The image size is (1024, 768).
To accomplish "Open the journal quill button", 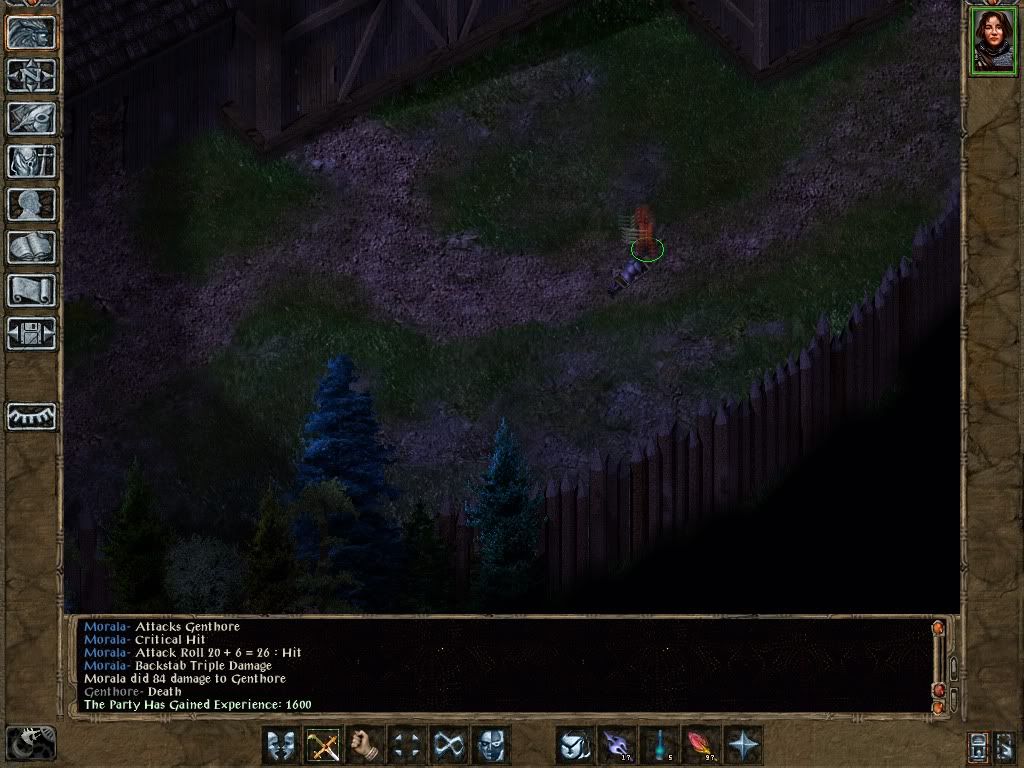I will (x=31, y=118).
